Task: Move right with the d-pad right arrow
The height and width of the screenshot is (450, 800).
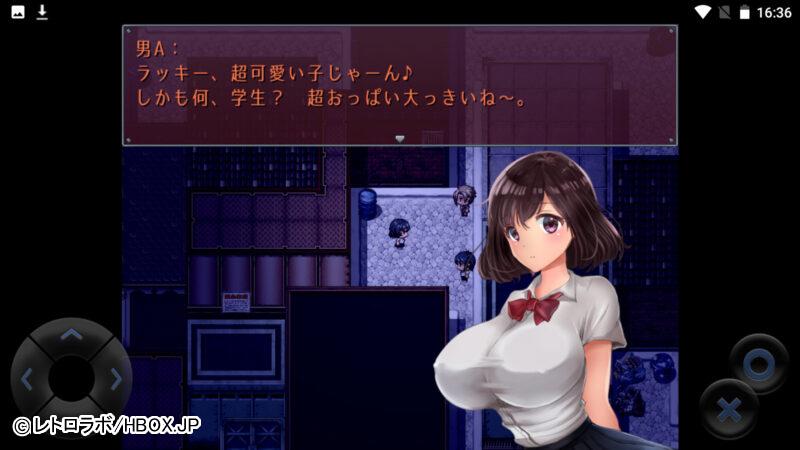Action: (x=114, y=379)
